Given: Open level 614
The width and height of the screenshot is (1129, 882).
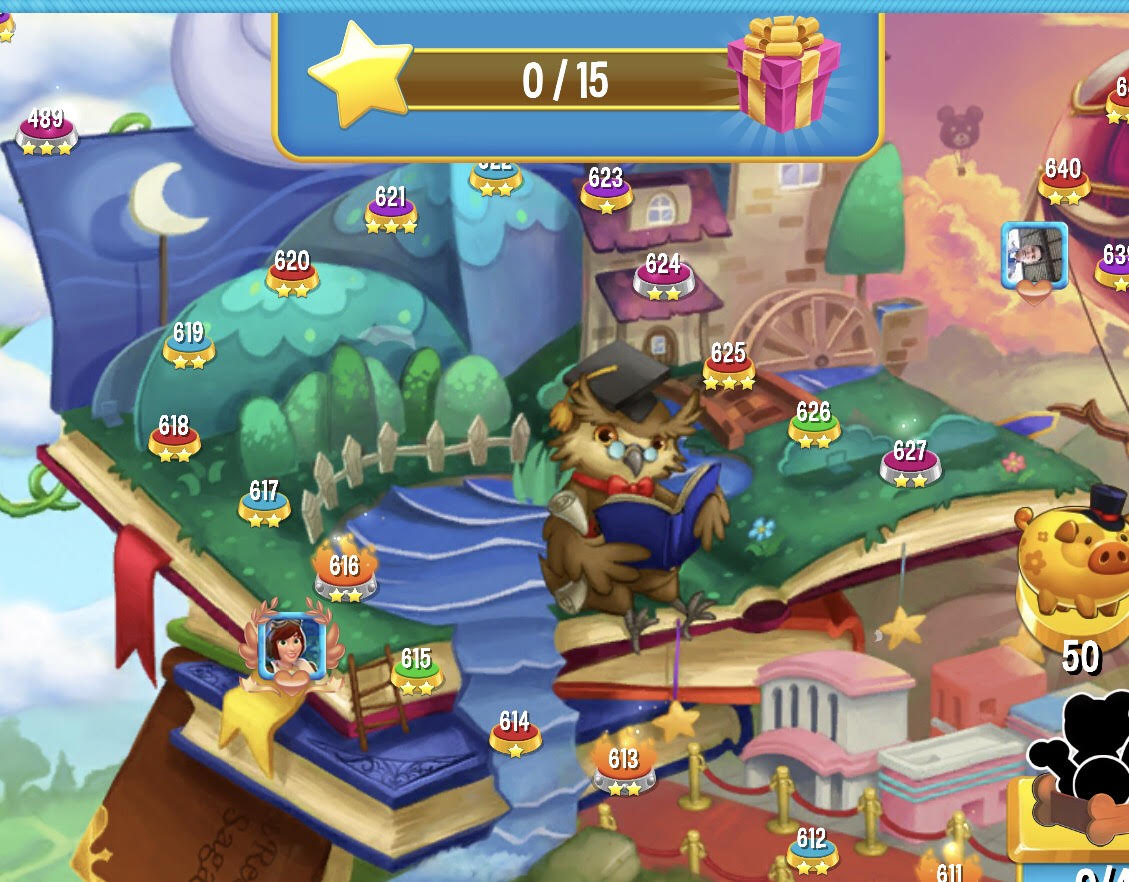Looking at the screenshot, I should [x=515, y=734].
